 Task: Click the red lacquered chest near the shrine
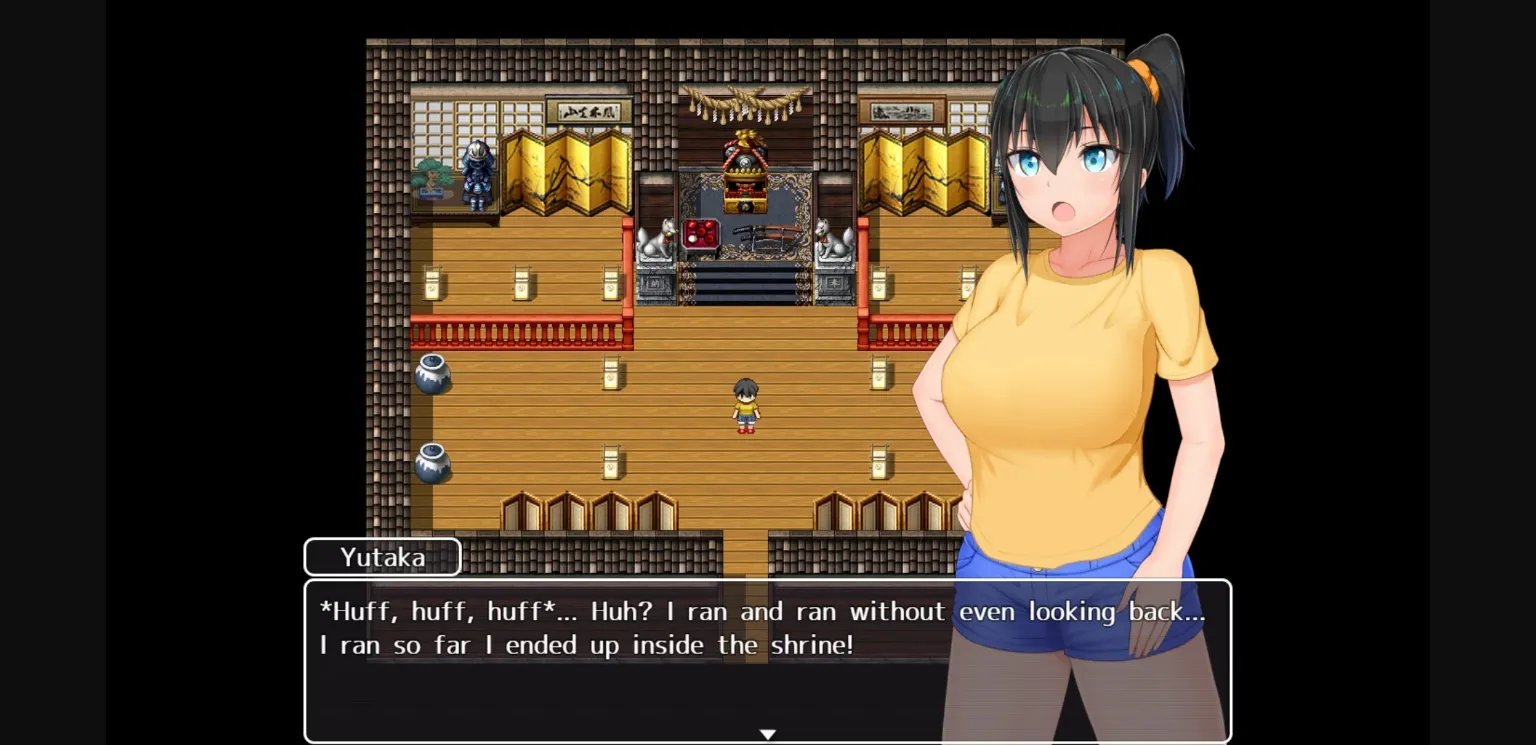pos(700,232)
